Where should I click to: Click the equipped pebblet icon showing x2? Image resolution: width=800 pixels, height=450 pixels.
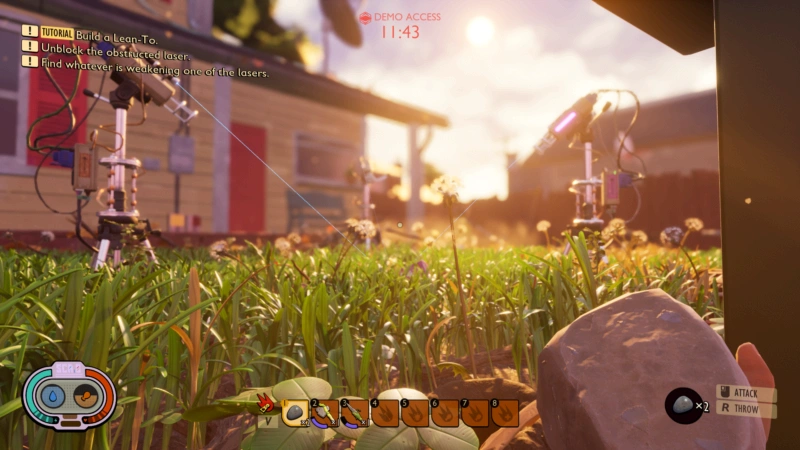tap(682, 404)
